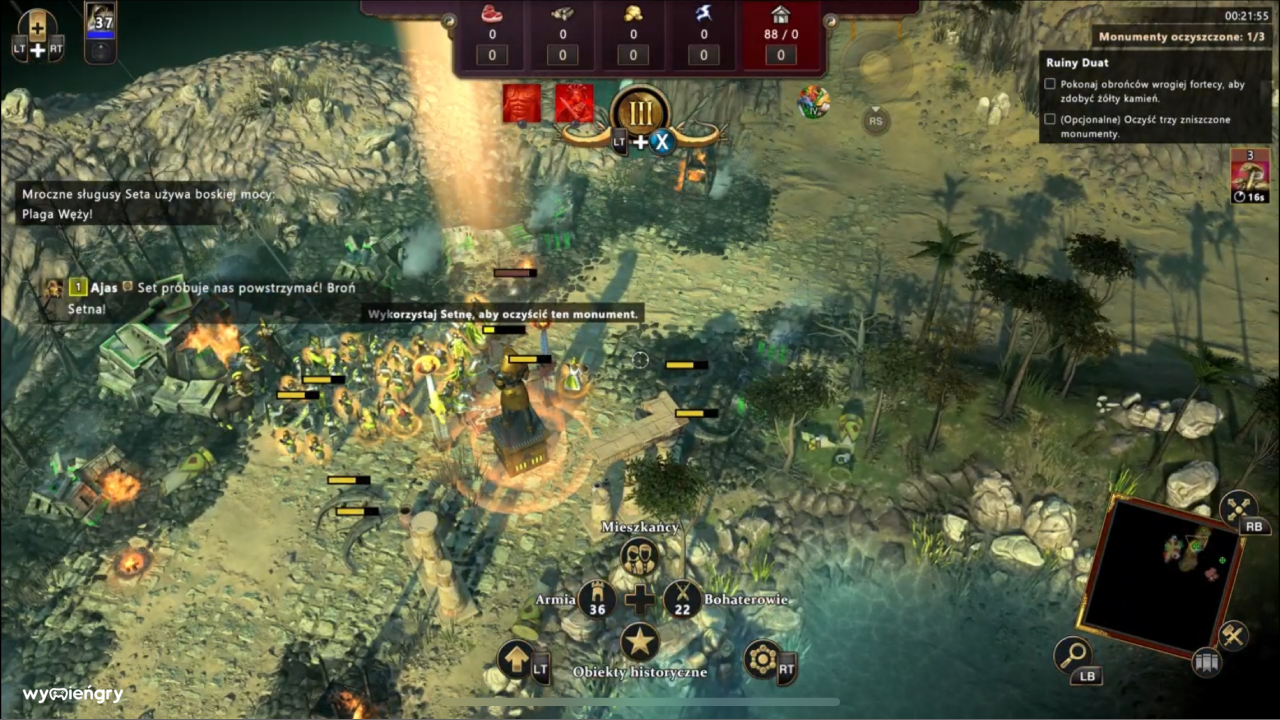
Task: Select the red warrior god power icon
Action: coord(574,103)
